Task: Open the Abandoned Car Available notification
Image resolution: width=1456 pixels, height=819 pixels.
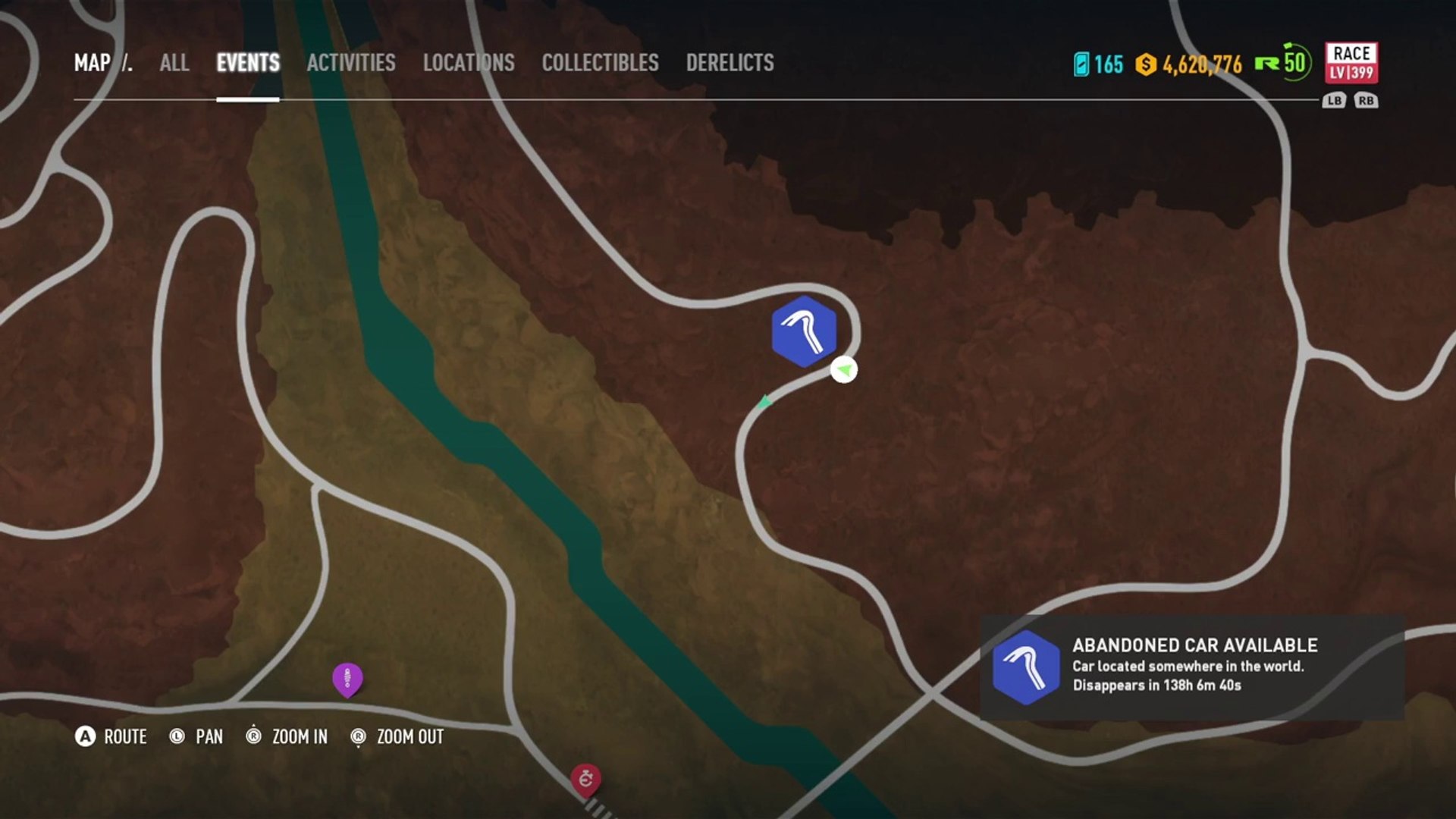Action: [1192, 667]
